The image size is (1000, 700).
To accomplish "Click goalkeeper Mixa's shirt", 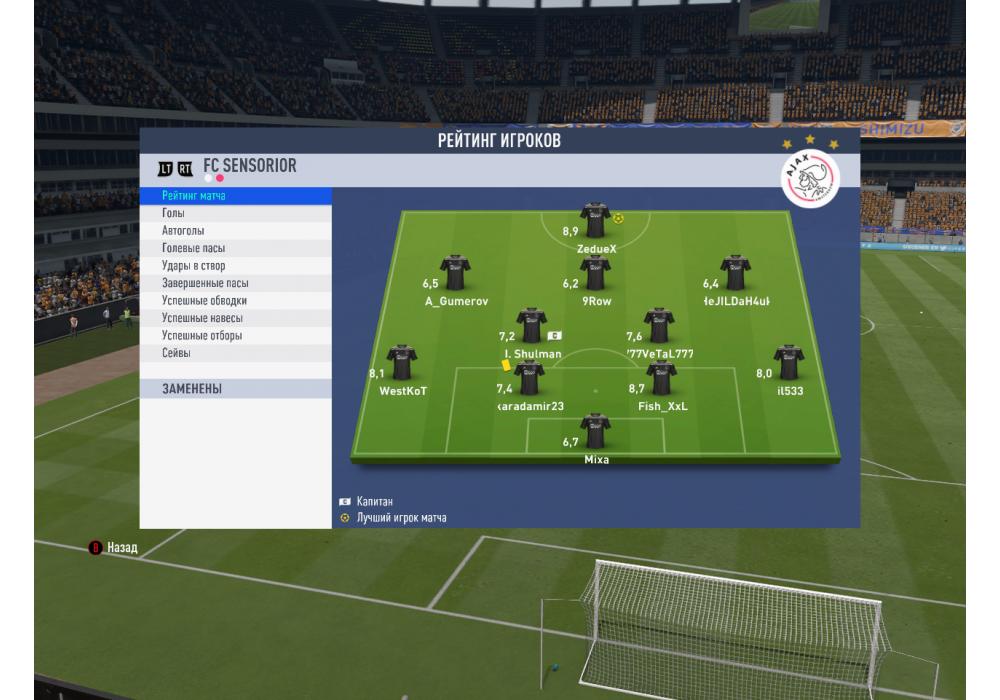I will (x=596, y=431).
